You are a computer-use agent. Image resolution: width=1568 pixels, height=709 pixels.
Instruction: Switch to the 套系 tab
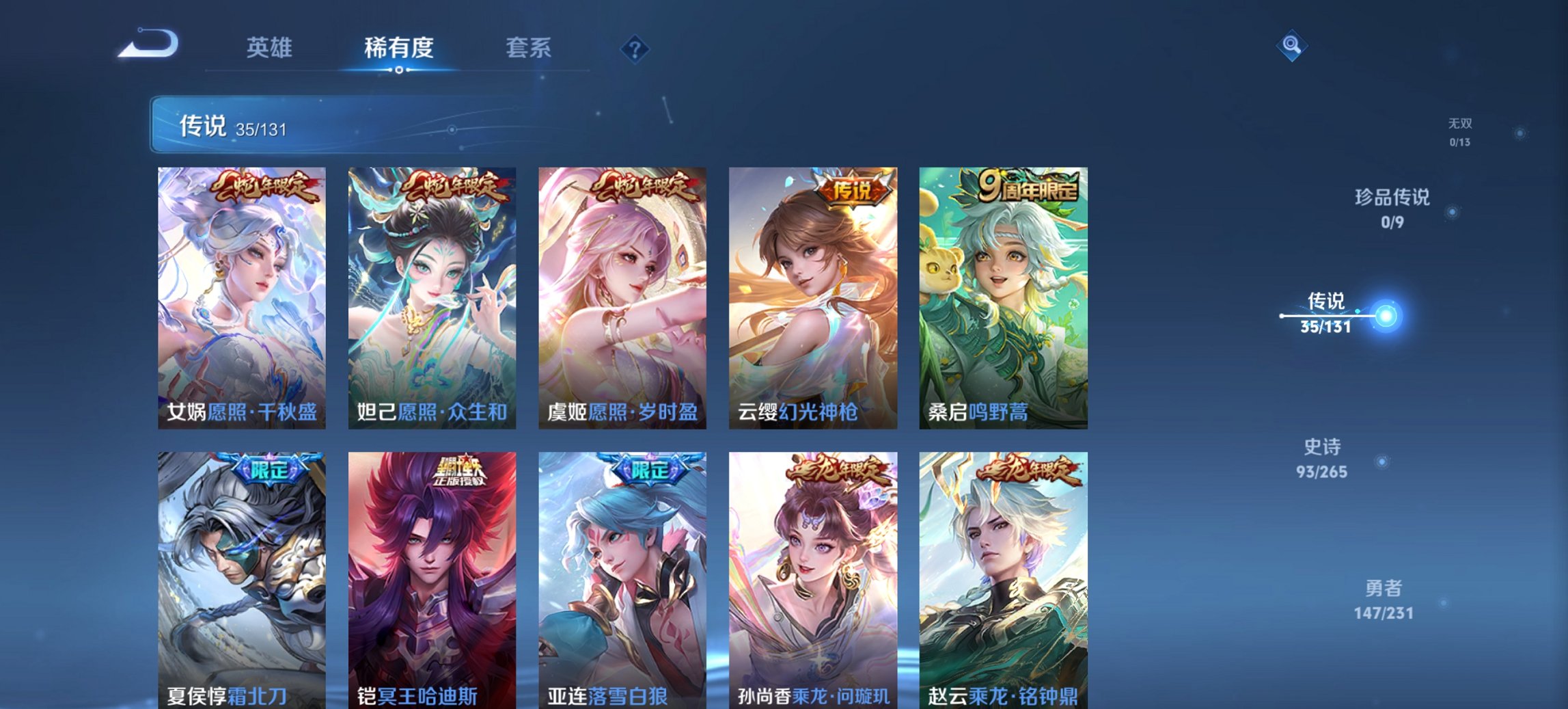[527, 48]
